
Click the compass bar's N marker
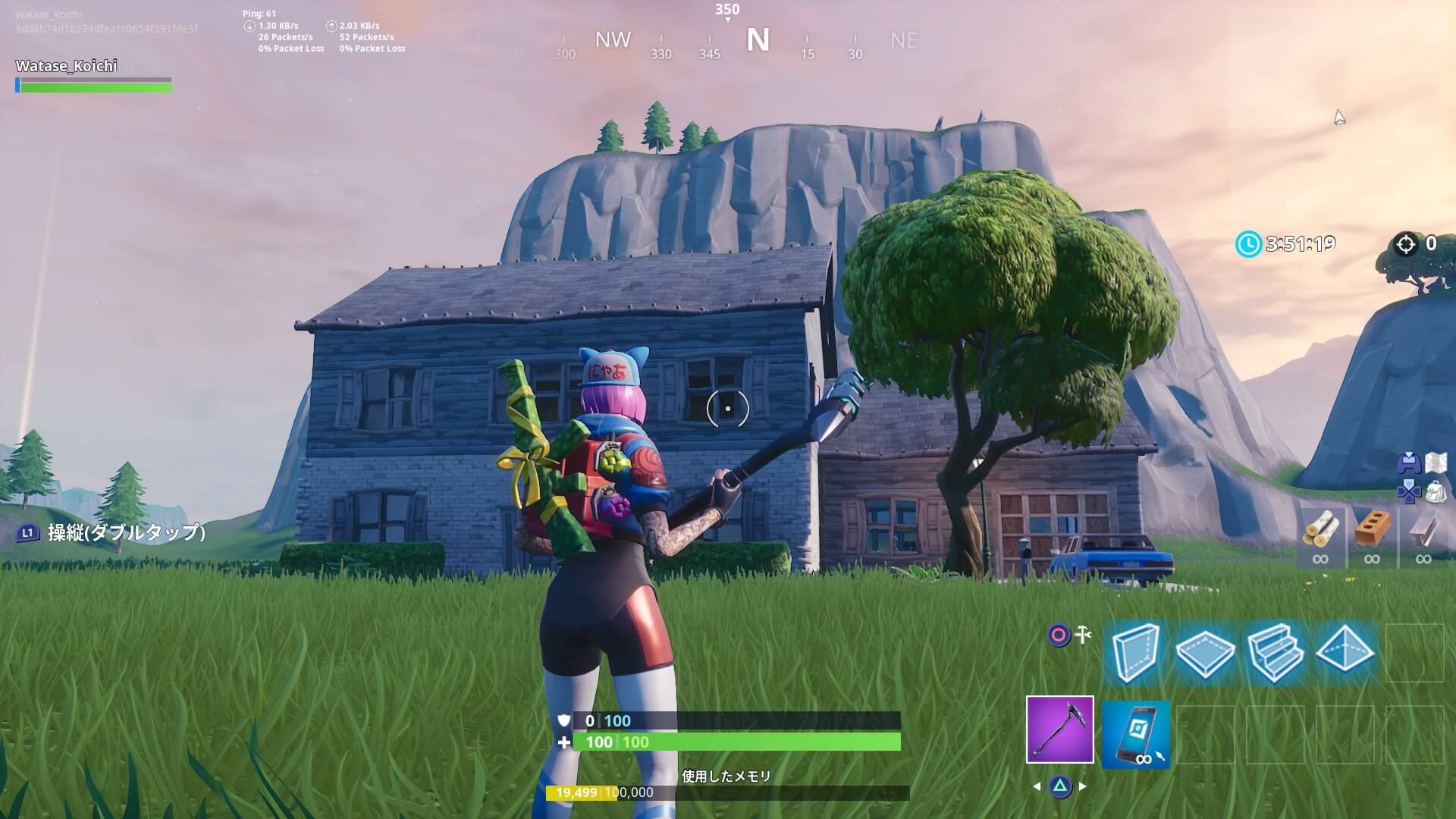[758, 40]
